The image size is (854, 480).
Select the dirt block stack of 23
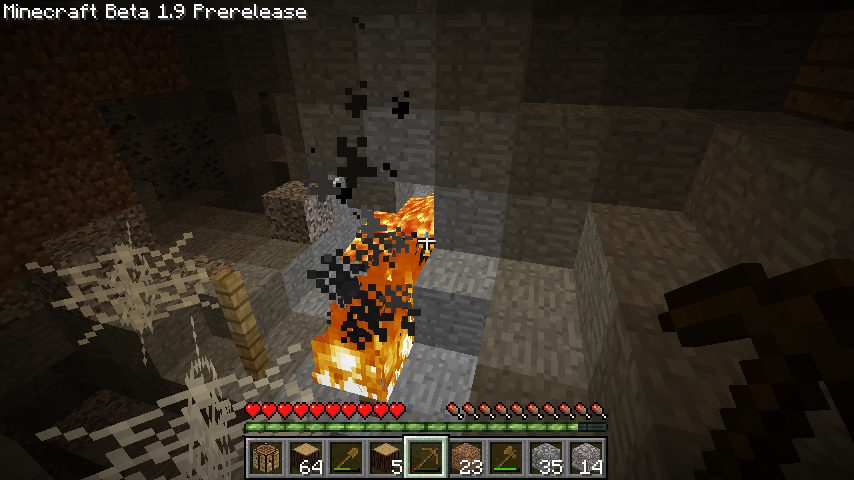[466, 458]
